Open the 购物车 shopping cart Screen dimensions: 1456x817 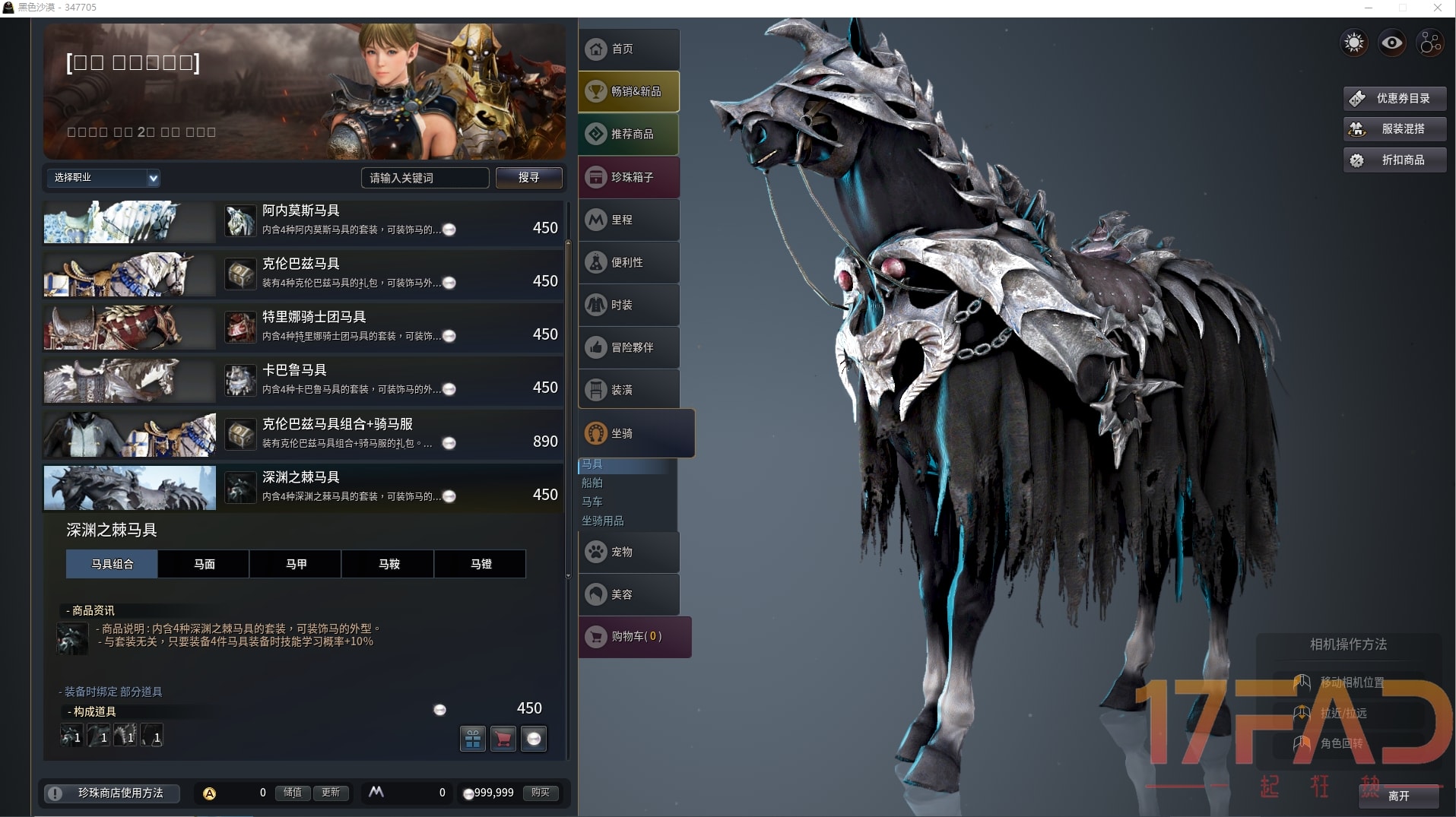click(x=634, y=636)
